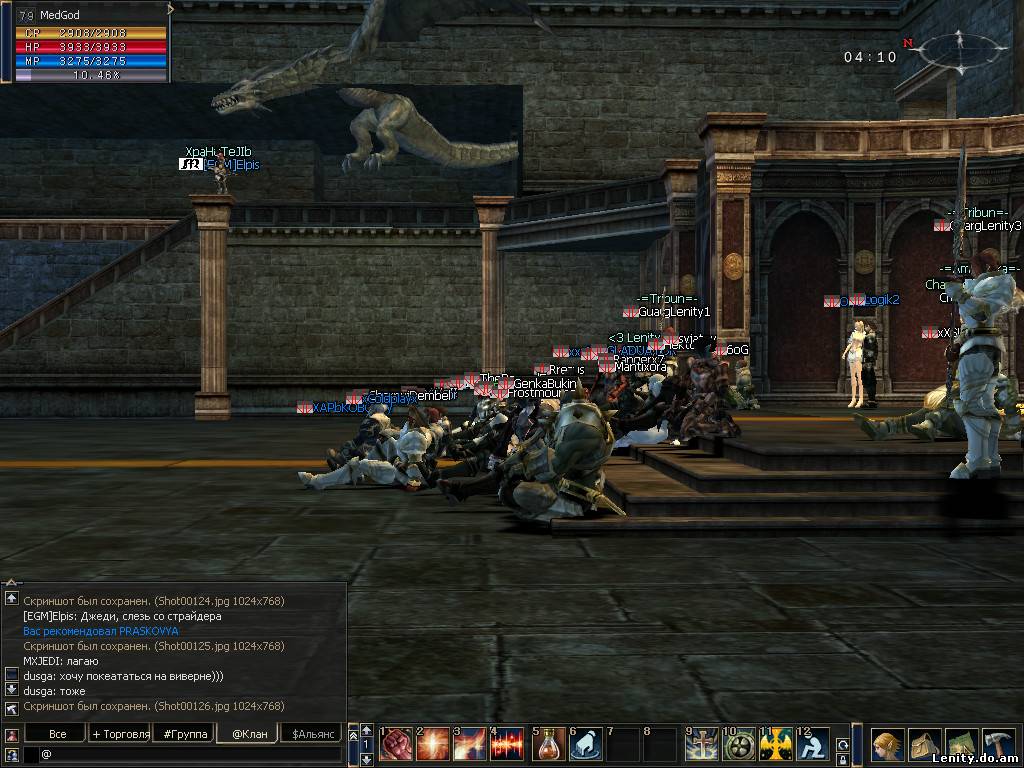The image size is (1024, 768).
Task: Switch to the @Клан clan chat tab
Action: click(248, 734)
